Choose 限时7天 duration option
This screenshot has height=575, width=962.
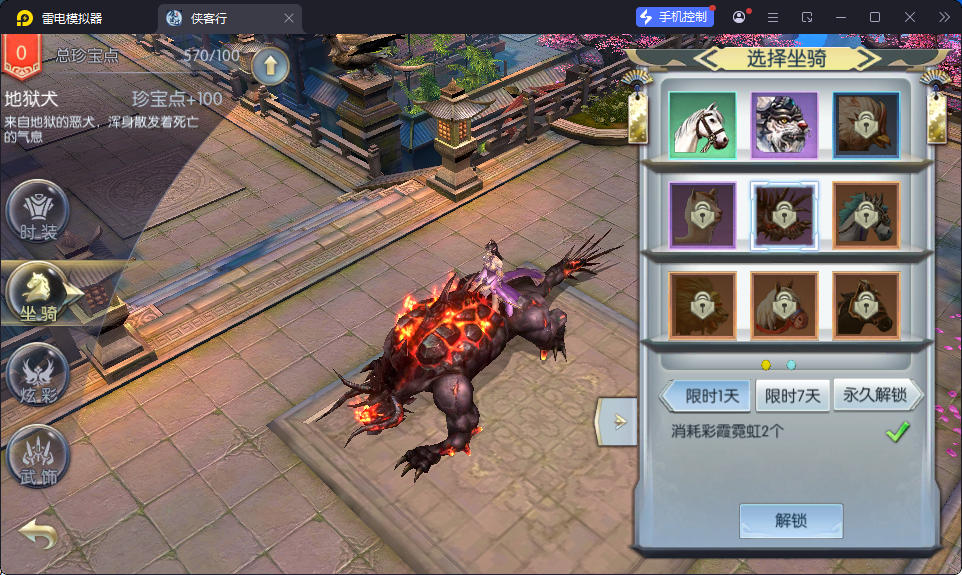792,396
